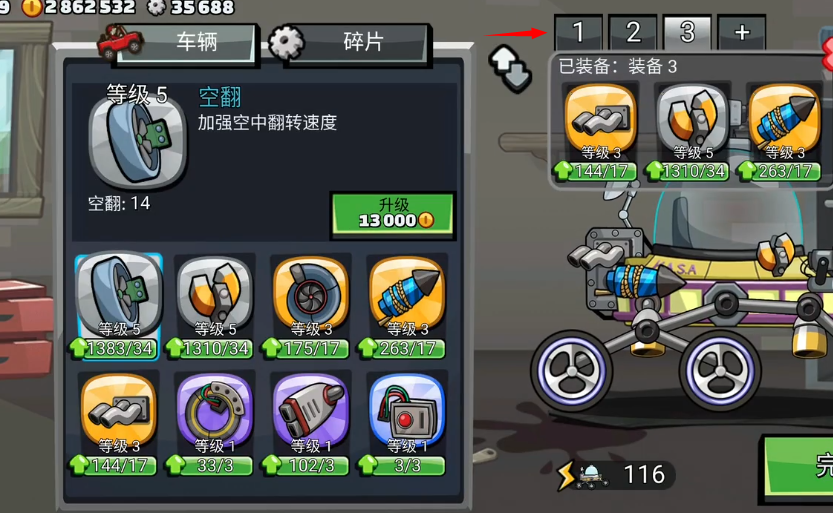This screenshot has height=513, width=833.
Task: Choose the magnet part at 1310/34
Action: 214,300
